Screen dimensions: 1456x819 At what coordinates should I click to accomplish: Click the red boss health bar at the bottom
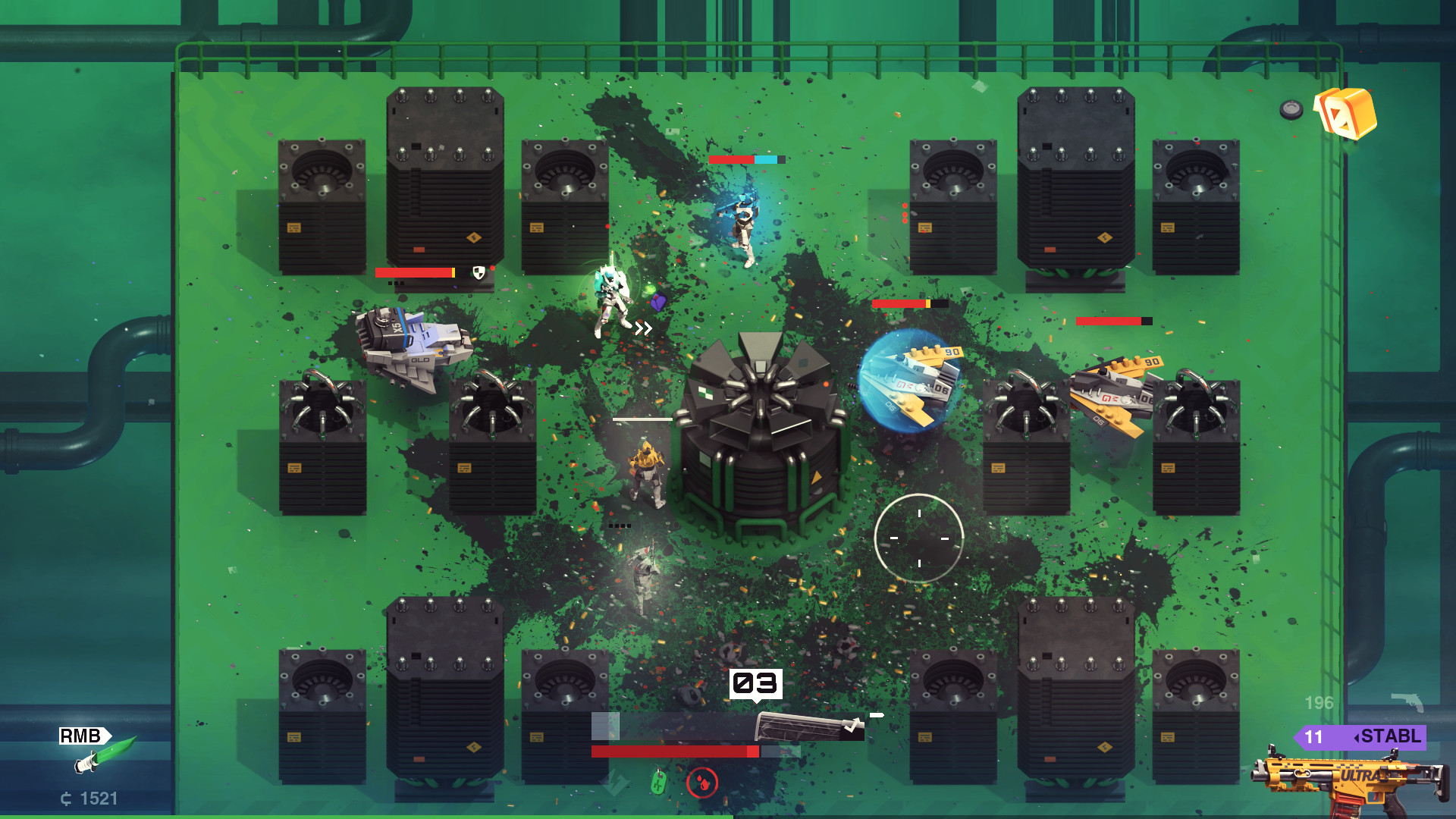676,752
